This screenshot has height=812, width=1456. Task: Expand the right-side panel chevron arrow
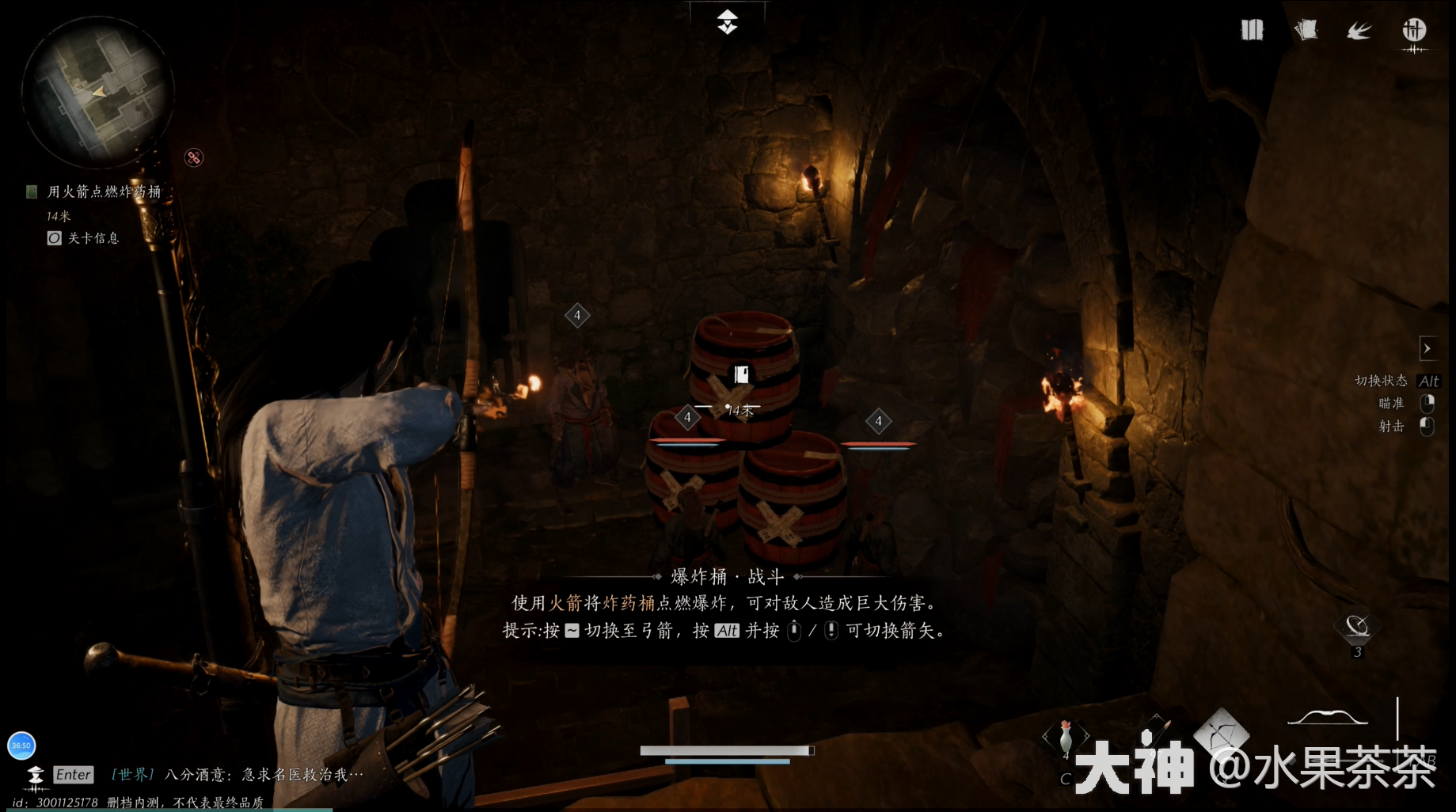(1429, 348)
